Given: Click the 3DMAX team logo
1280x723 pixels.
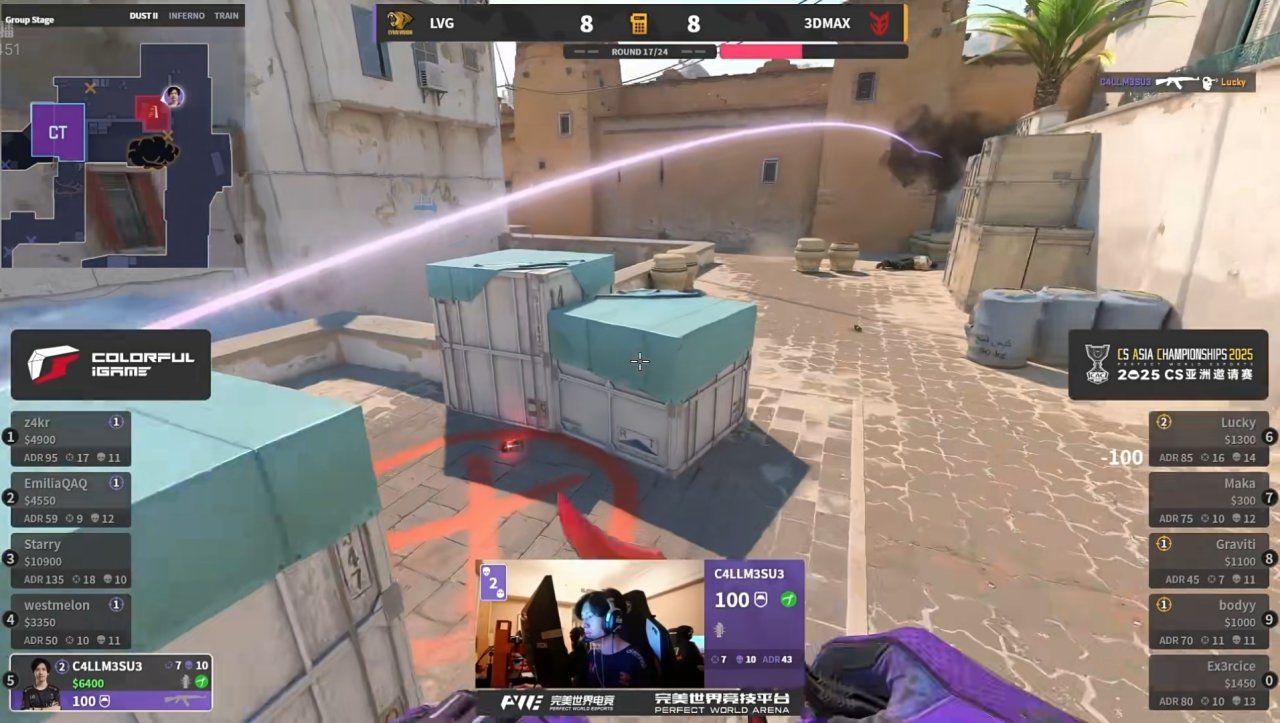Looking at the screenshot, I should click(x=880, y=23).
